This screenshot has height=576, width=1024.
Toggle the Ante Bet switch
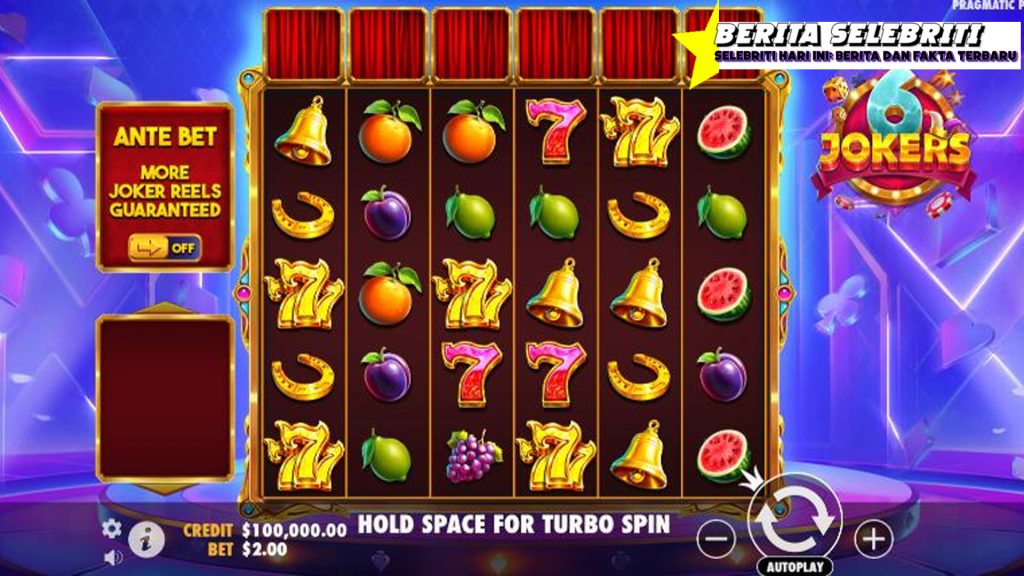pos(164,247)
